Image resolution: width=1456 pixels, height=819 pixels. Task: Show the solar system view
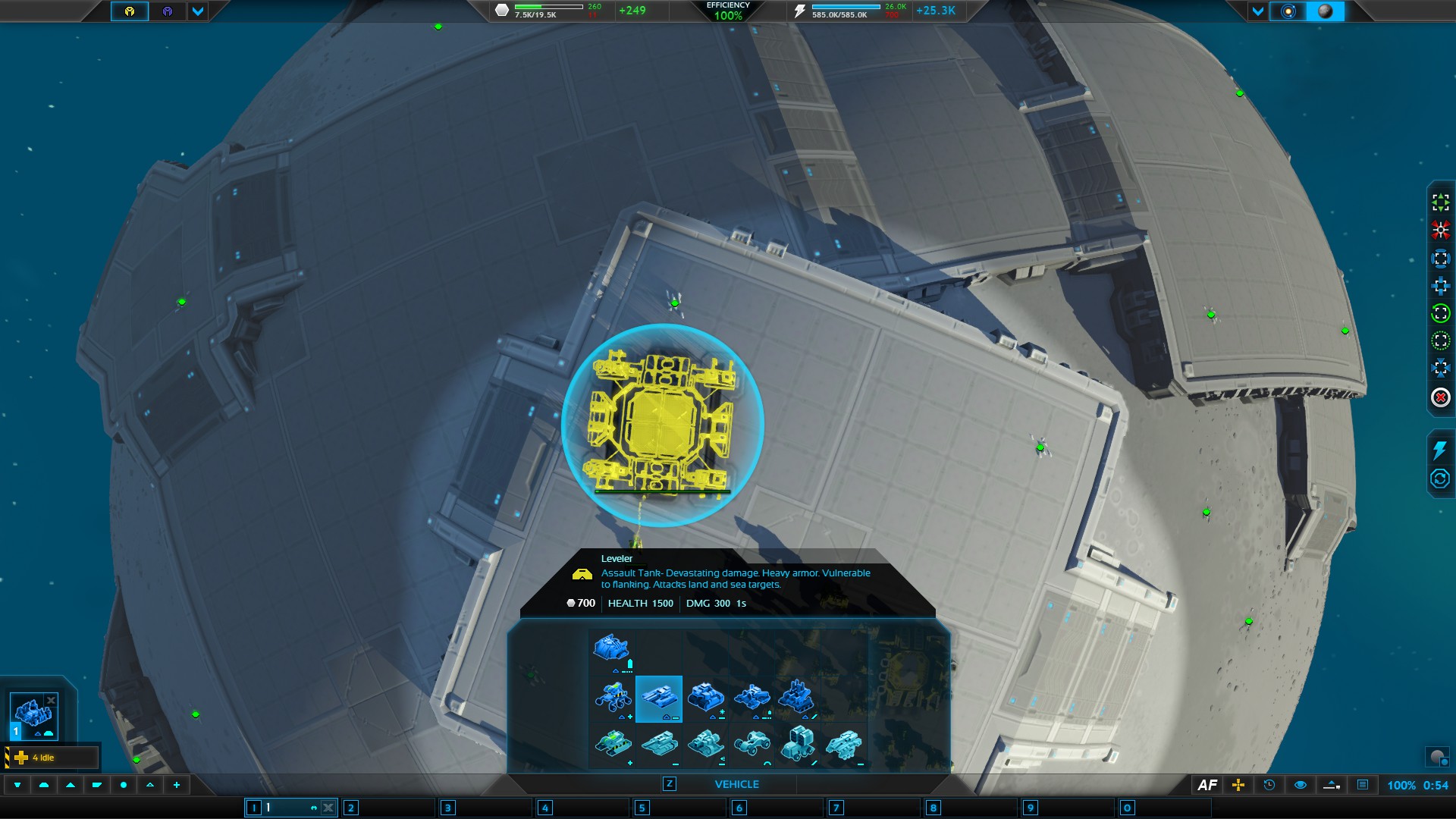[x=1288, y=11]
